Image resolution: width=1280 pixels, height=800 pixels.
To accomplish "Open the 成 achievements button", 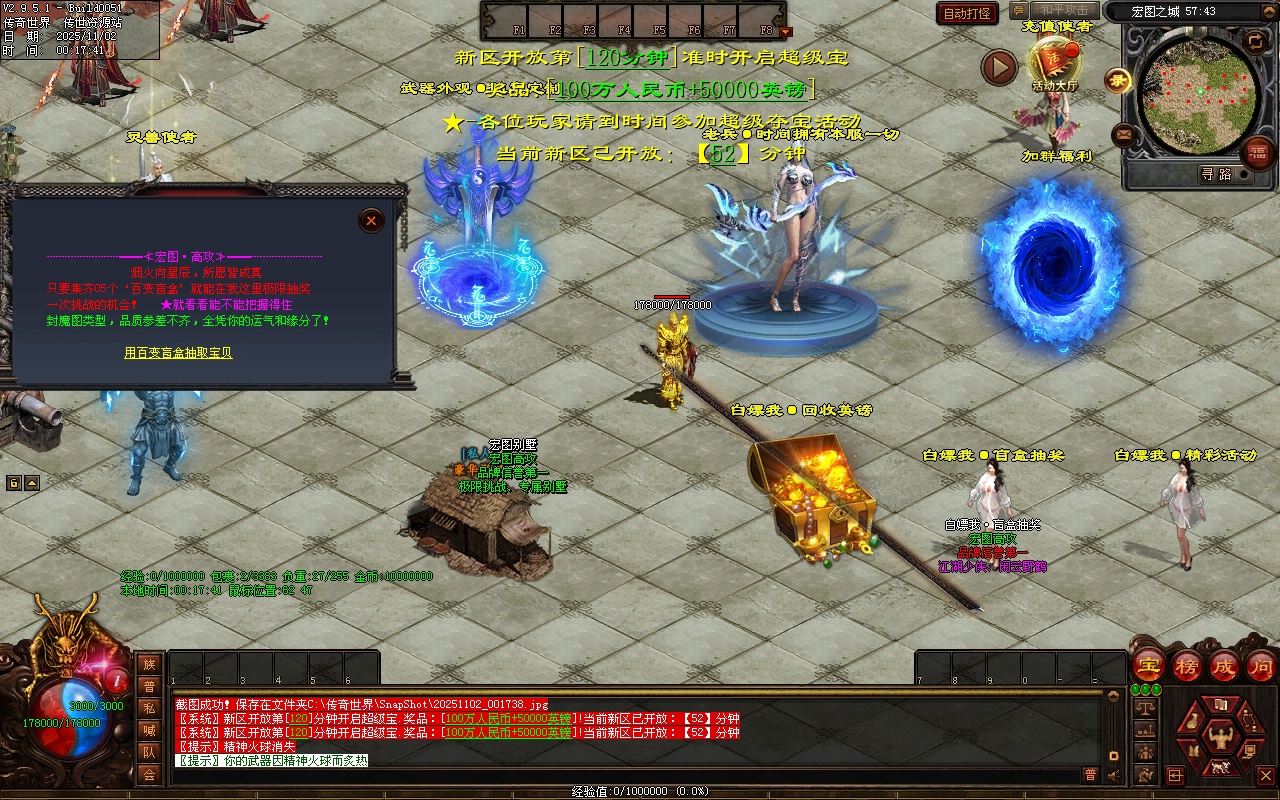I will (x=1224, y=665).
